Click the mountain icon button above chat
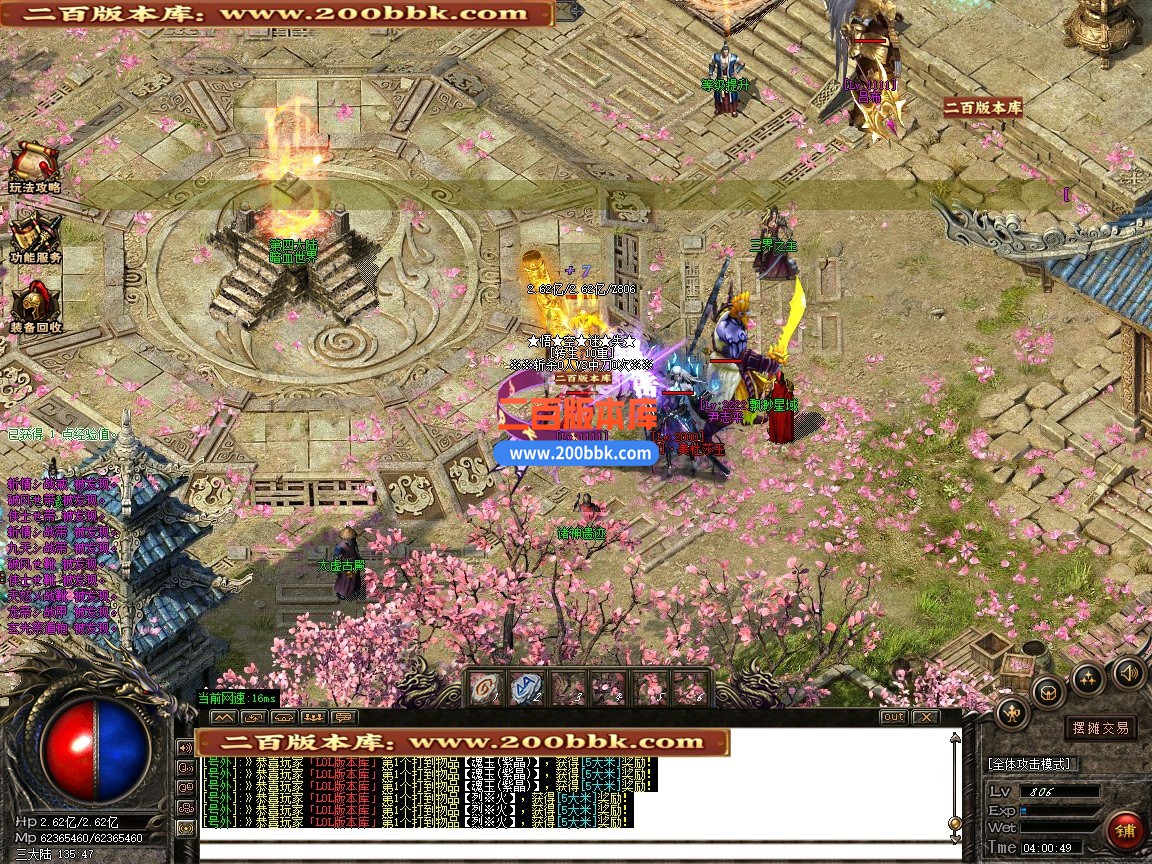The height and width of the screenshot is (864, 1152). [x=223, y=717]
